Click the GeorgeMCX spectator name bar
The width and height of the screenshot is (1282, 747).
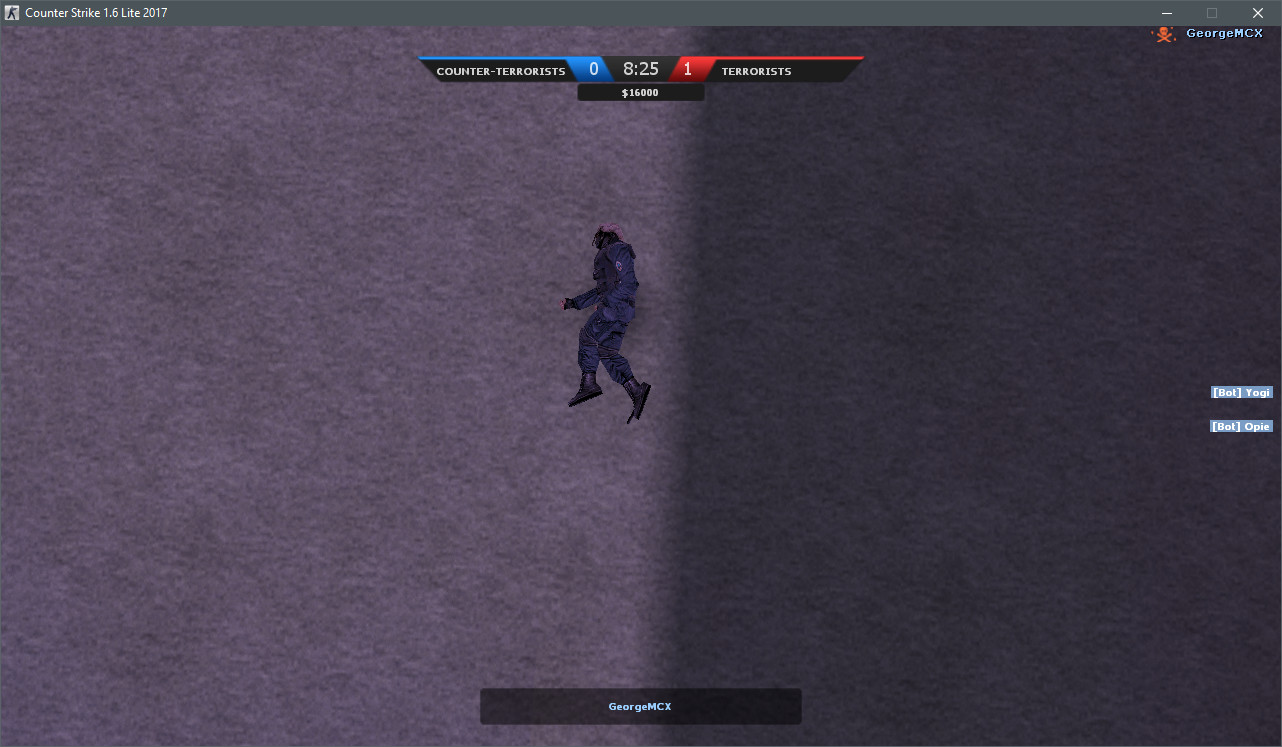point(640,706)
